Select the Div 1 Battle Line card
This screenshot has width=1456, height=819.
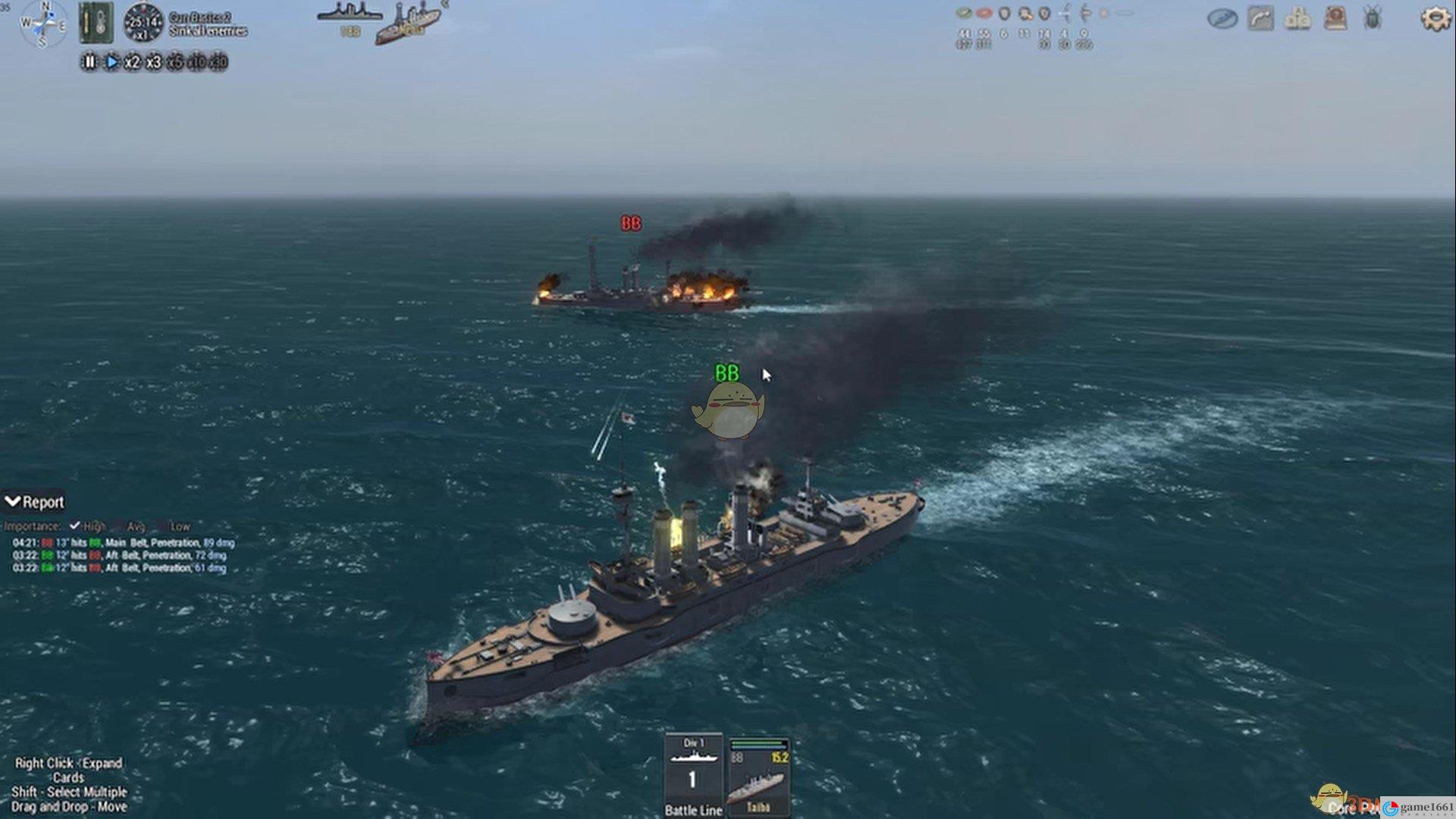[692, 775]
